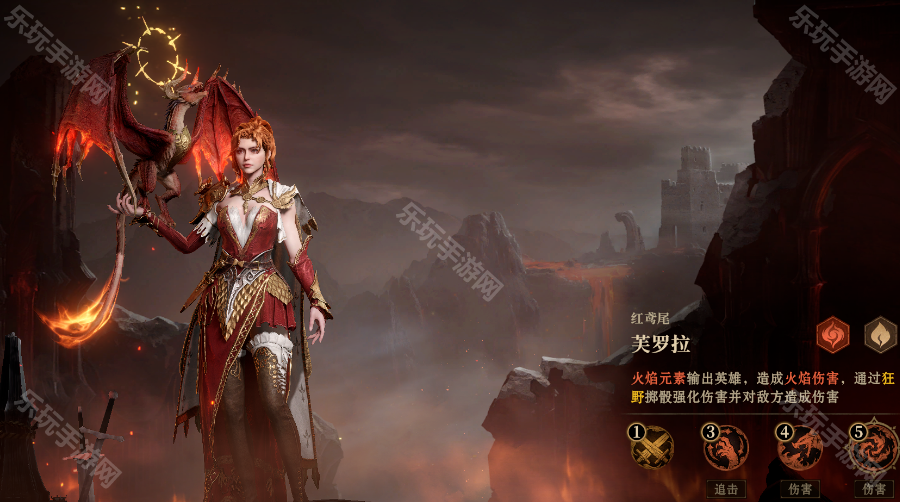View the flame vortex skill numbered 5
This screenshot has width=900, height=502.
coord(874,447)
